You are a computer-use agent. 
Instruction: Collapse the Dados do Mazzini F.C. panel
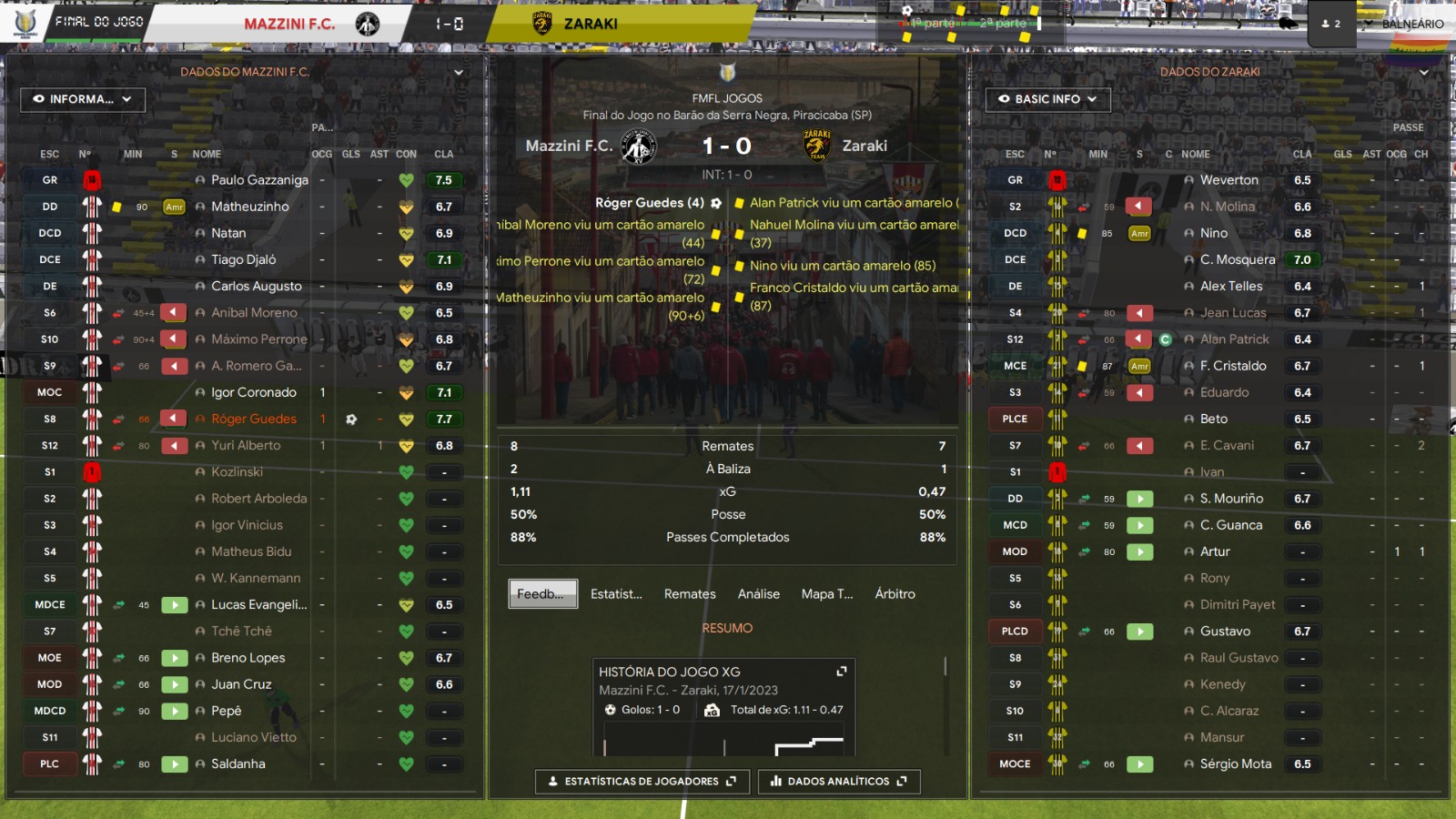pyautogui.click(x=459, y=72)
